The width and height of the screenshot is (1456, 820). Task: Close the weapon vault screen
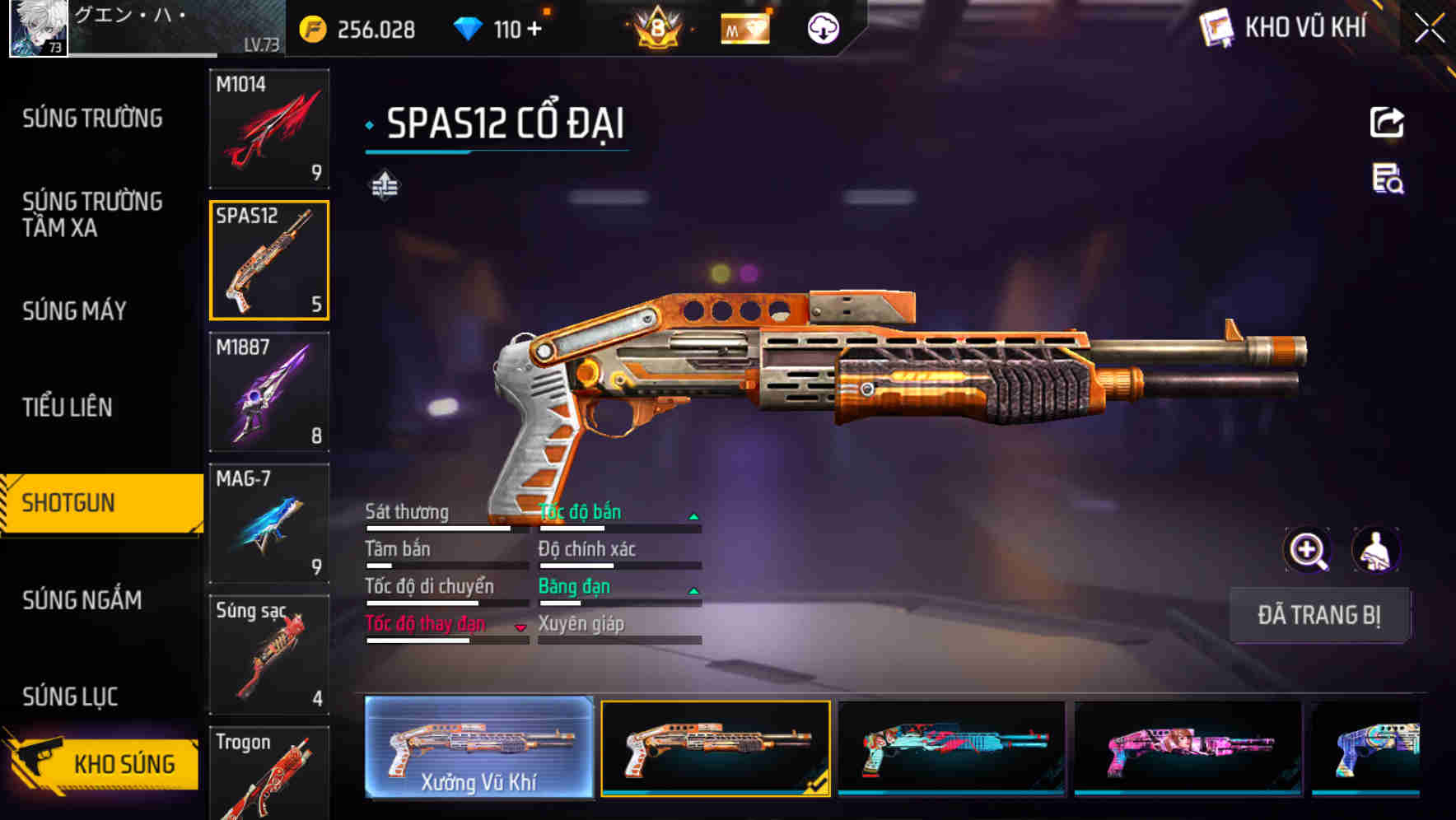pyautogui.click(x=1429, y=29)
